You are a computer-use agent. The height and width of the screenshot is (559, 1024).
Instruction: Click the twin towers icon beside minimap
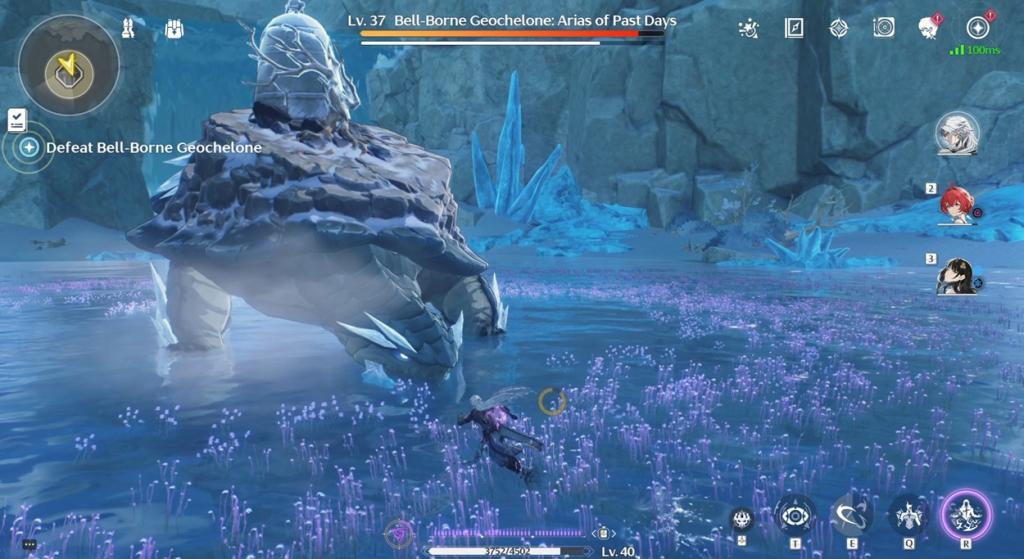[128, 29]
